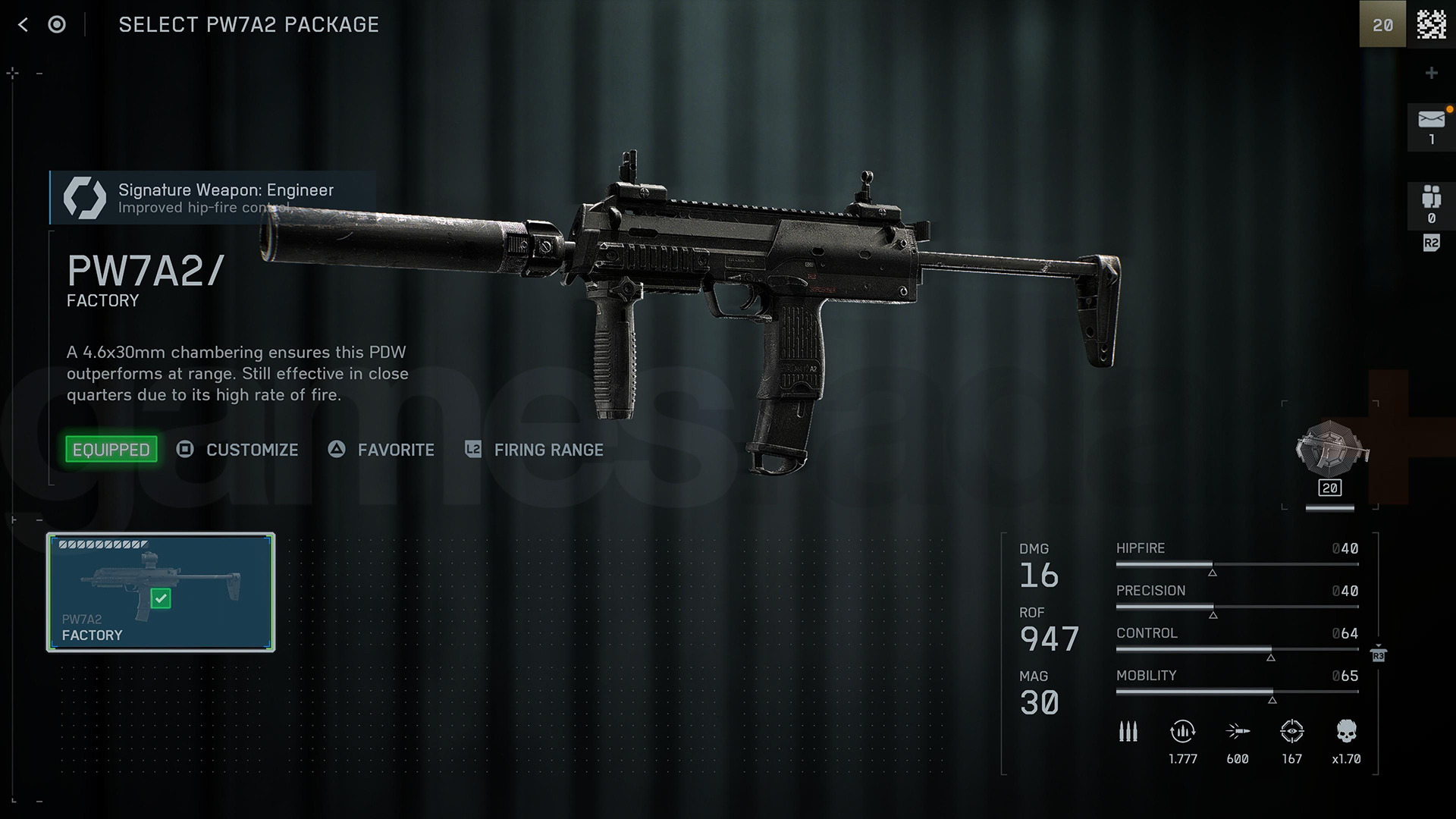This screenshot has width=1456, height=819.
Task: Select the PW7A2 Factory package tile
Action: coord(161,592)
